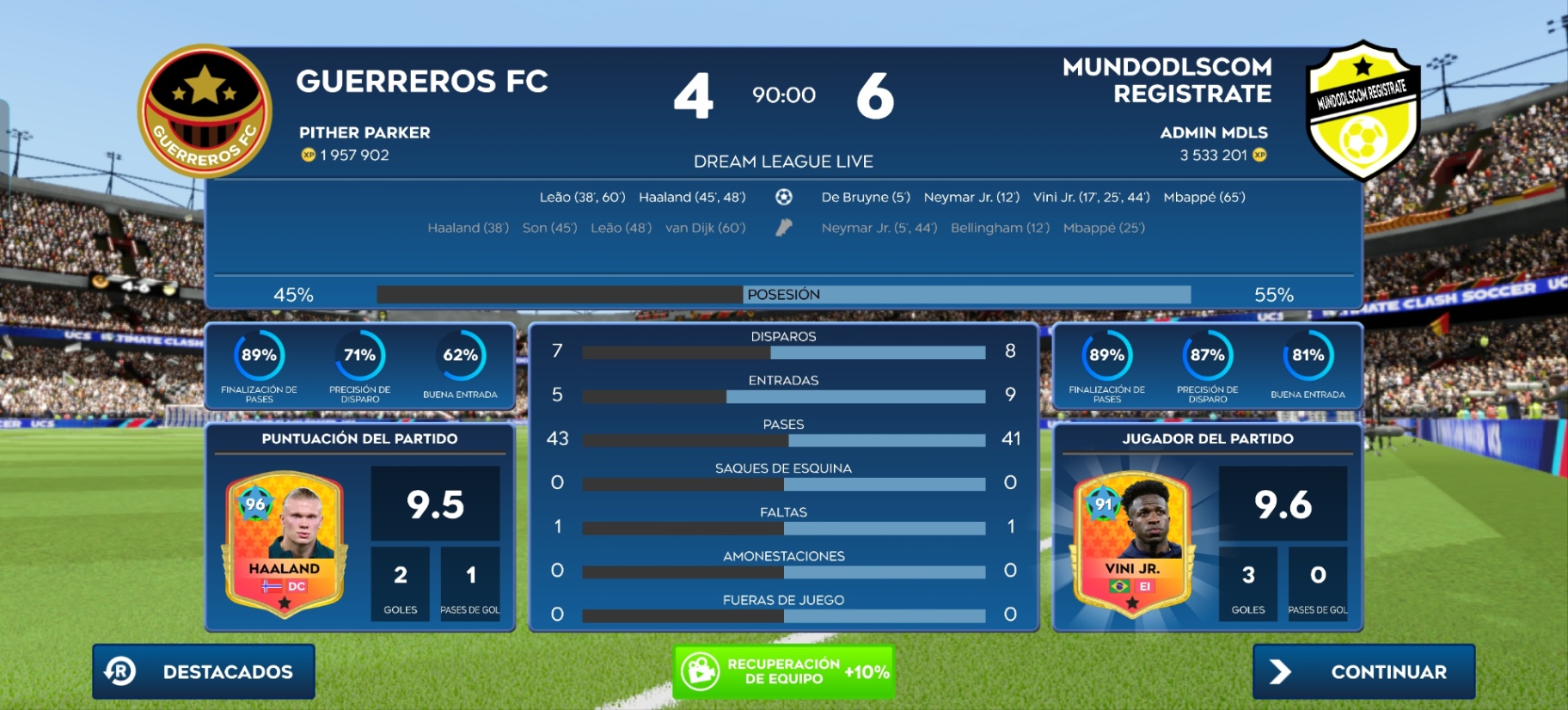The width and height of the screenshot is (1568, 710).
Task: Tap the Guerreros FC club badge
Action: 205,110
